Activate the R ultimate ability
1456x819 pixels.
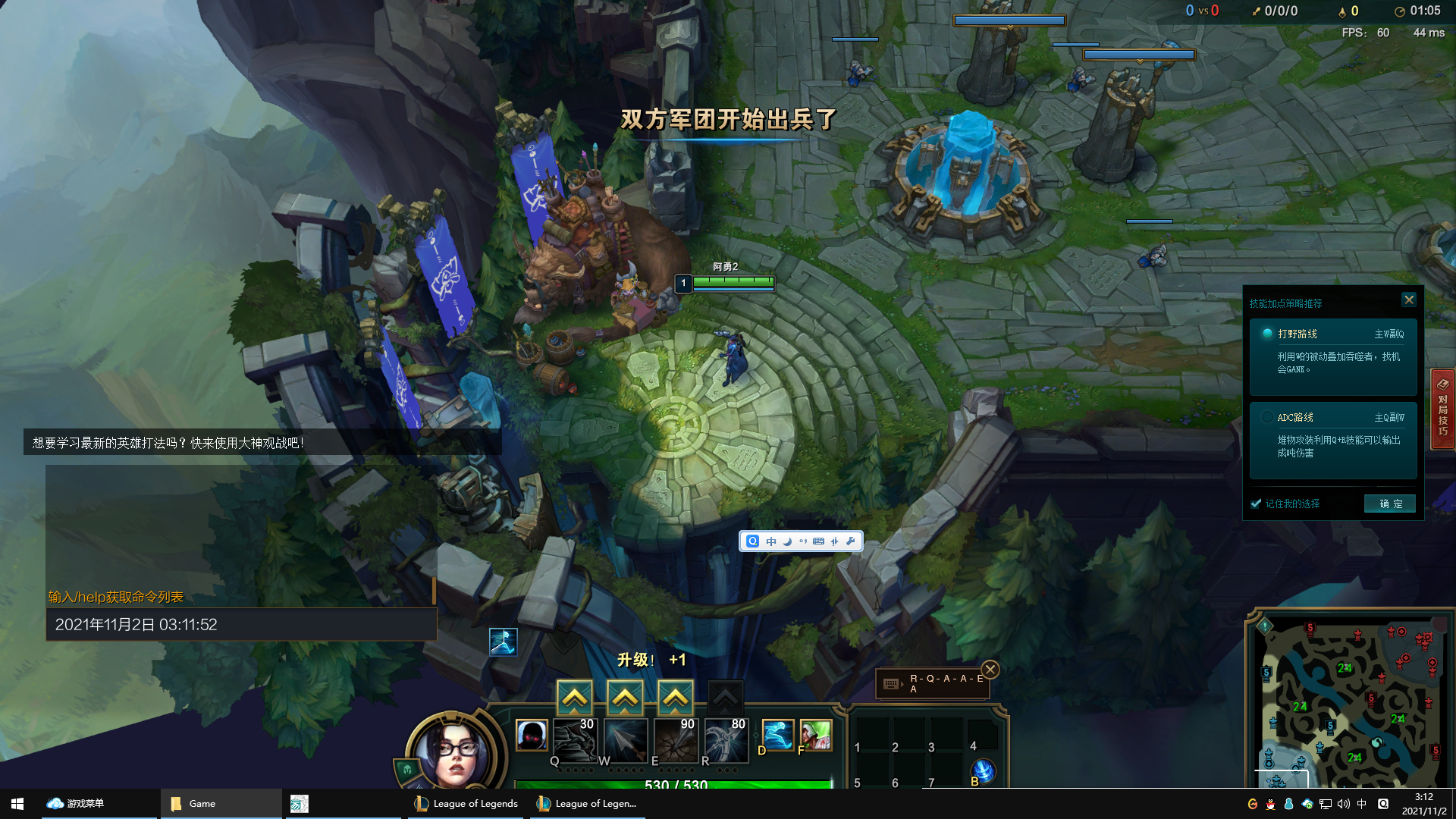726,739
